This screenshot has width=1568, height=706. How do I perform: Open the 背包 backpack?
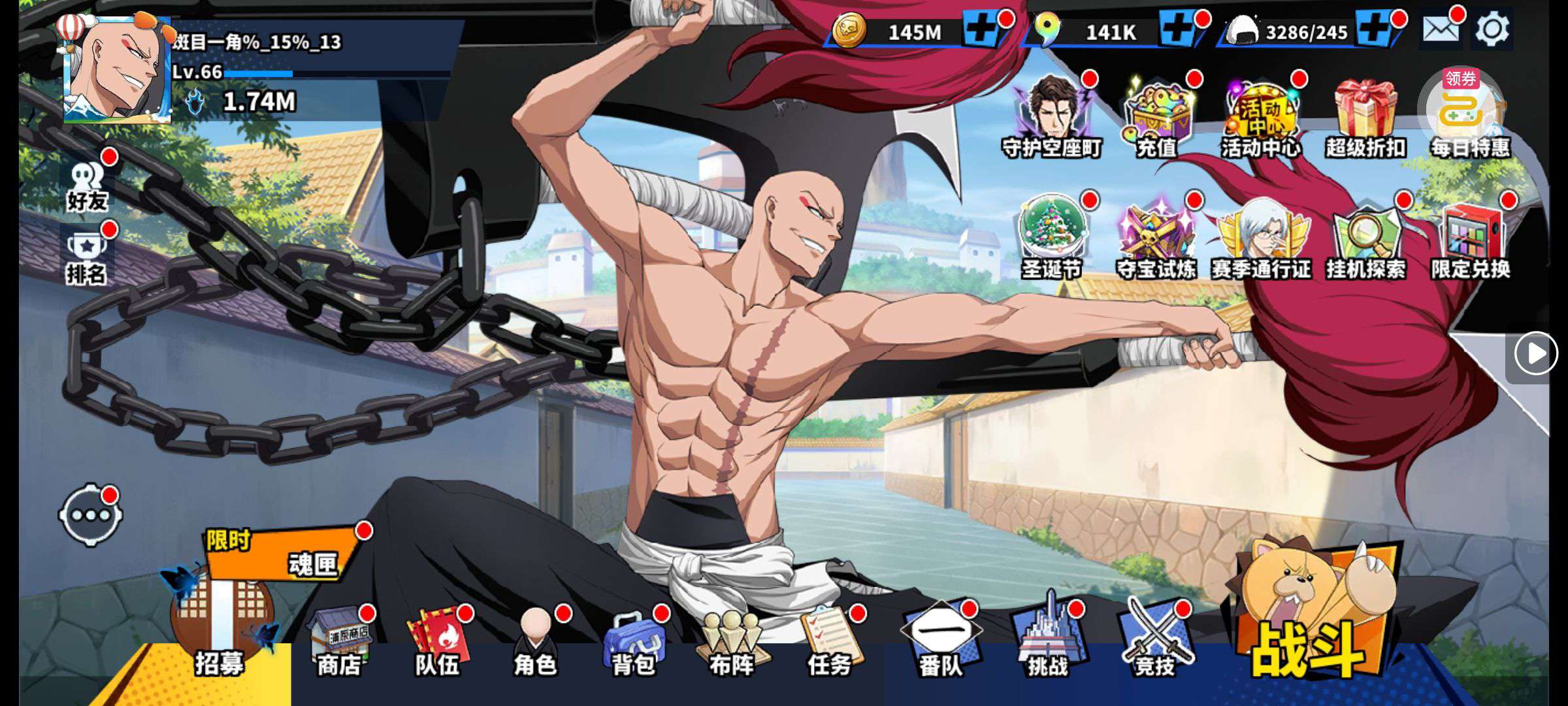pyautogui.click(x=634, y=644)
